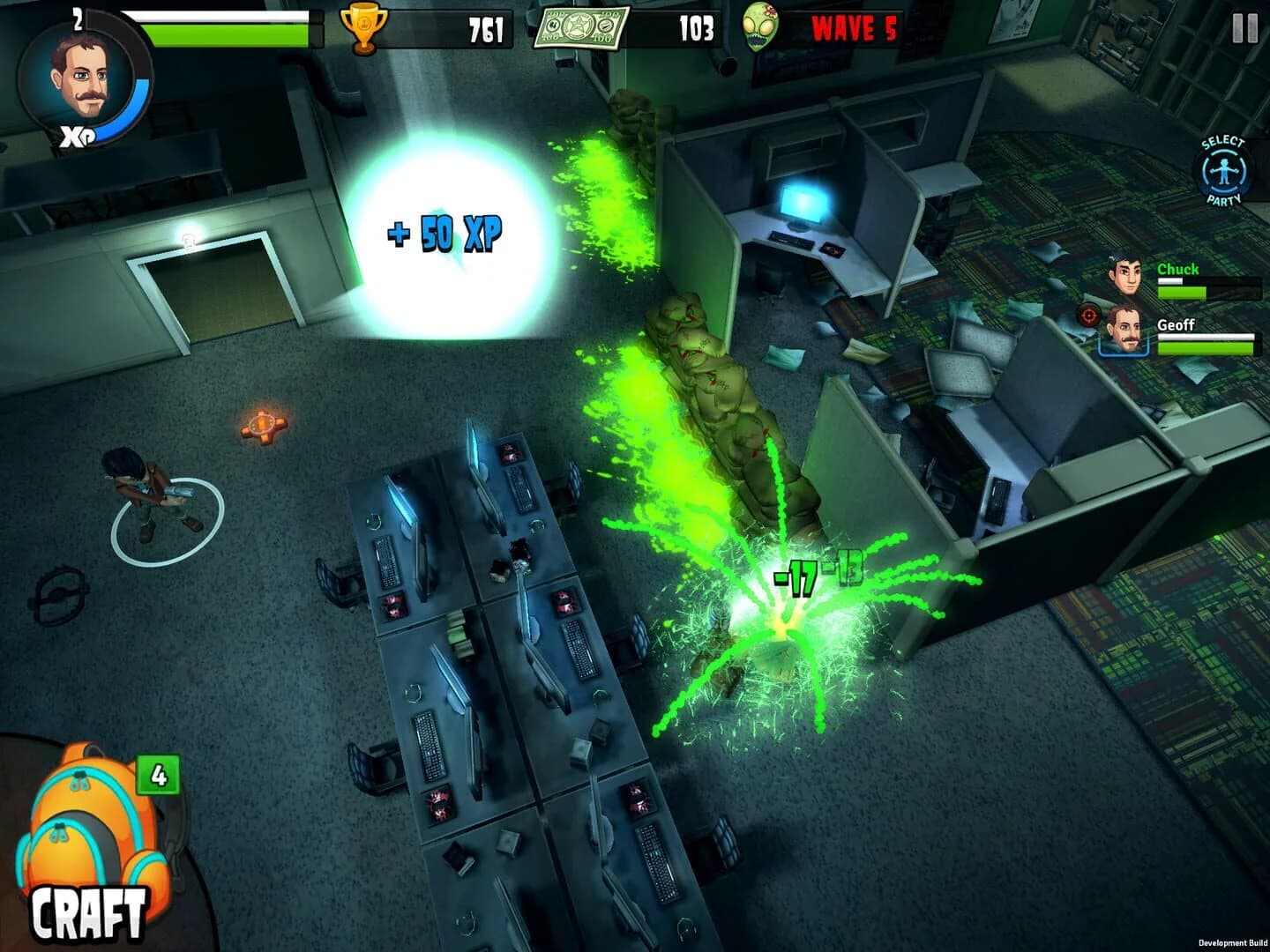Click the Select Party character figure icon
The image size is (1270, 952).
(x=1223, y=170)
